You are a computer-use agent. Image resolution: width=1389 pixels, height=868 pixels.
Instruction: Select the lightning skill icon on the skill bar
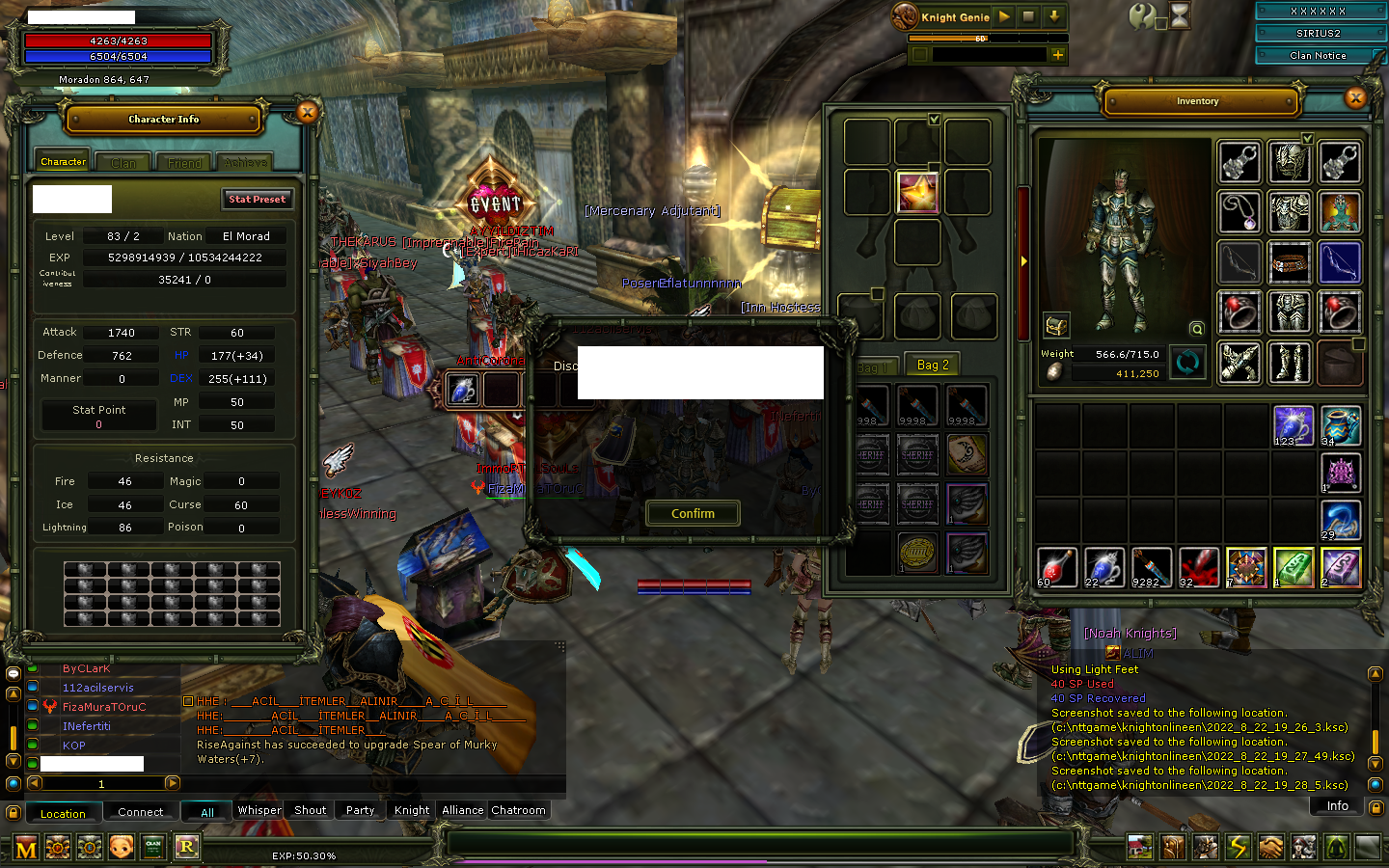pyautogui.click(x=1239, y=846)
